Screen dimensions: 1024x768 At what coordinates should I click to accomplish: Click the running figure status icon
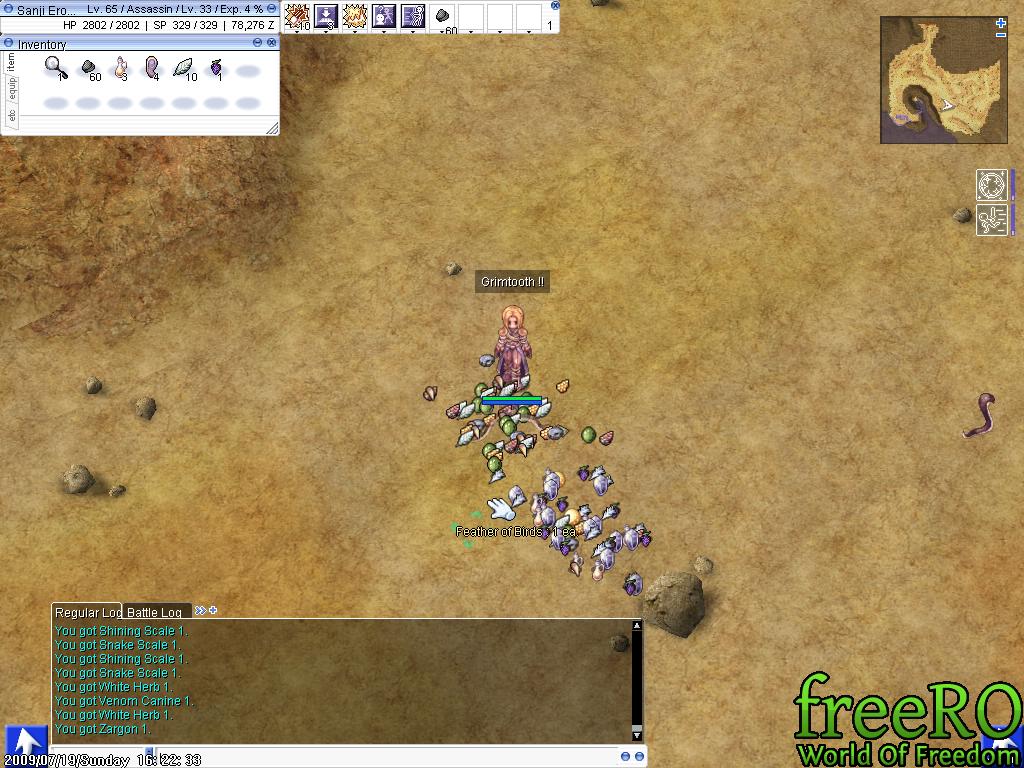click(x=991, y=219)
